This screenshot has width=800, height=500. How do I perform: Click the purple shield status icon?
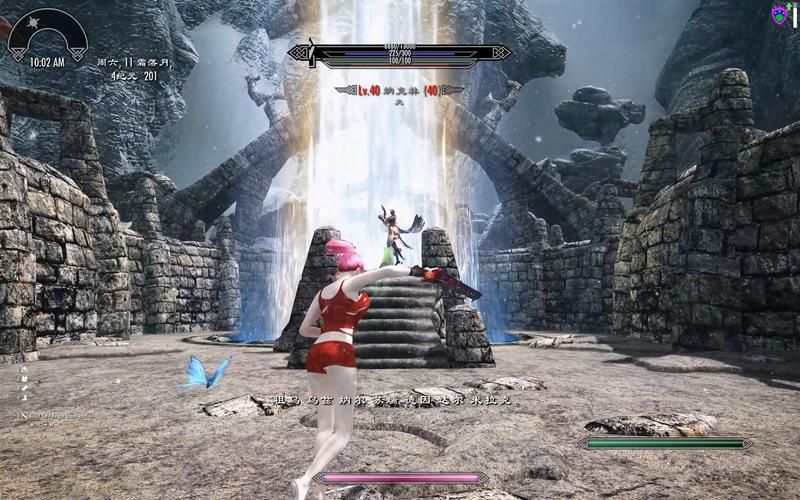pos(778,14)
